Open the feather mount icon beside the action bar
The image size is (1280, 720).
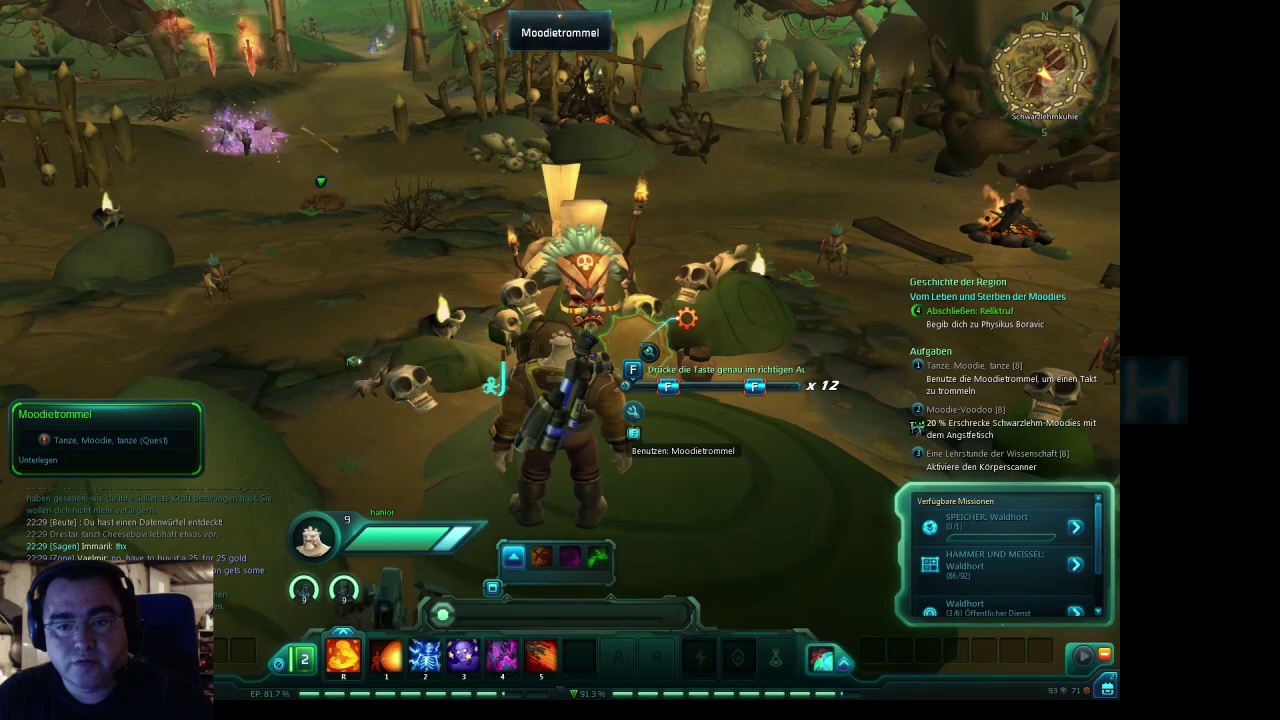[x=821, y=658]
